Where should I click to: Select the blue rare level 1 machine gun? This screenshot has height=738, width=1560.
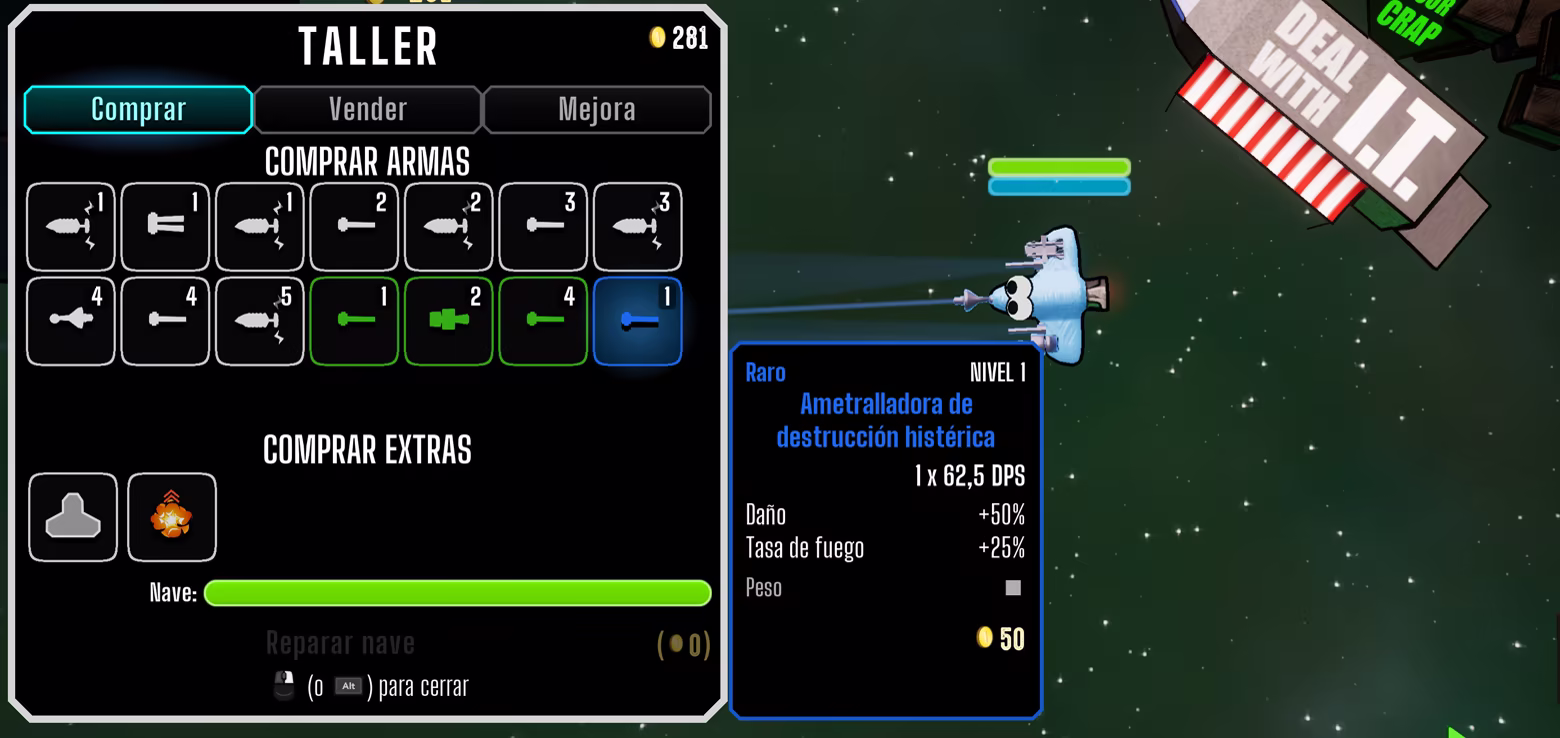point(637,321)
